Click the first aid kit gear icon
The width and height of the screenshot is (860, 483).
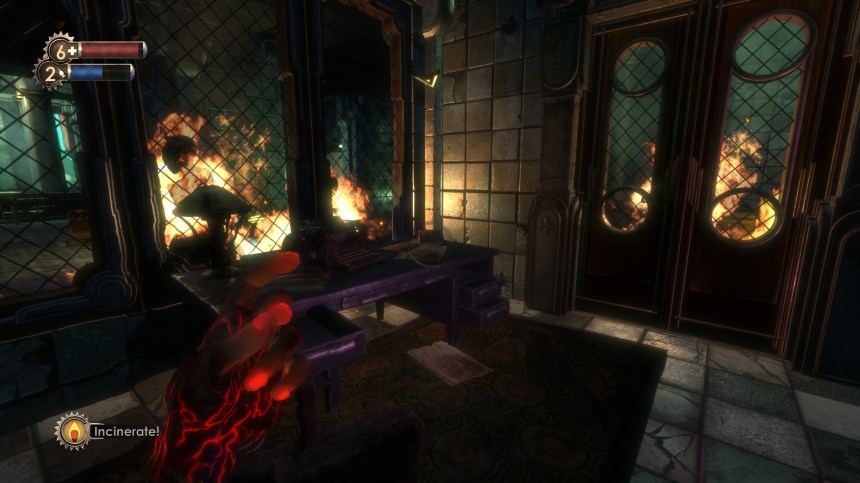pyautogui.click(x=60, y=49)
